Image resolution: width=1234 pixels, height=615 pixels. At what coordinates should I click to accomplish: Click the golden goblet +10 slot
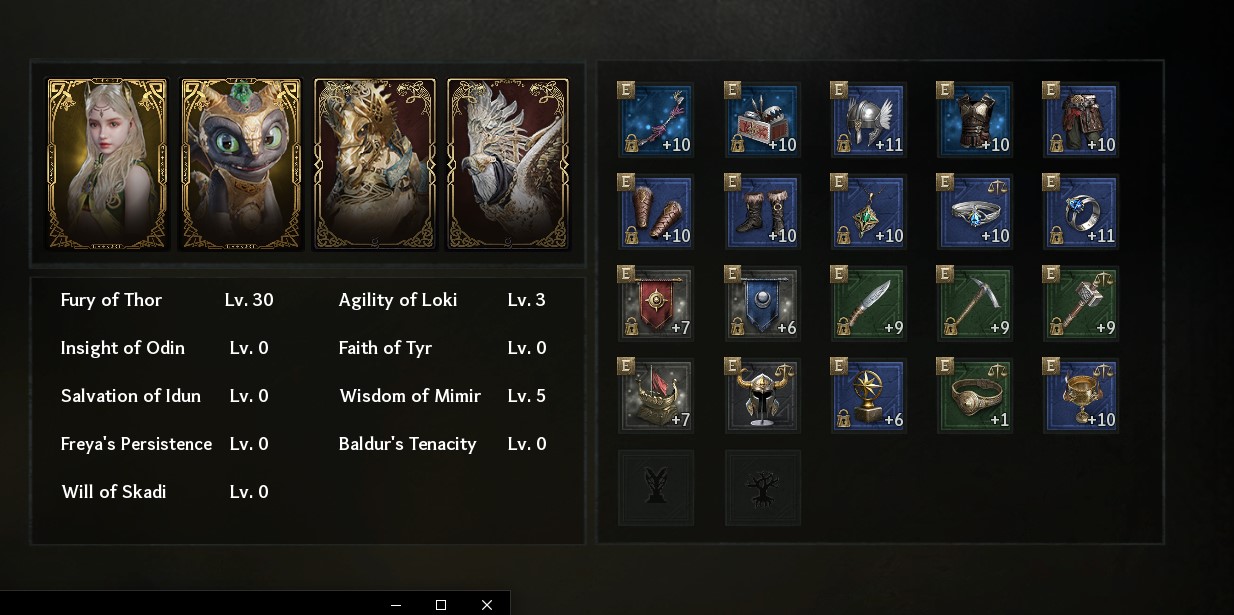pyautogui.click(x=1080, y=396)
